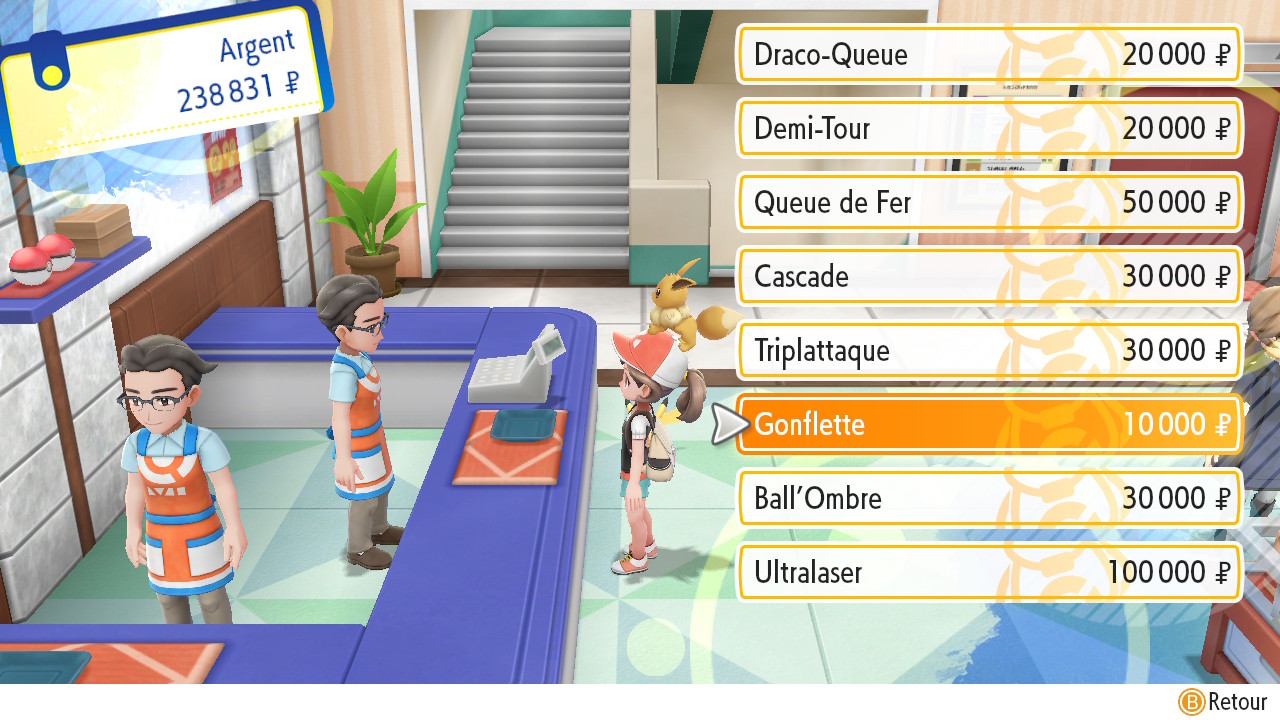Buy the highlighted Gonflette move
The image size is (1280, 720).
coord(988,424)
